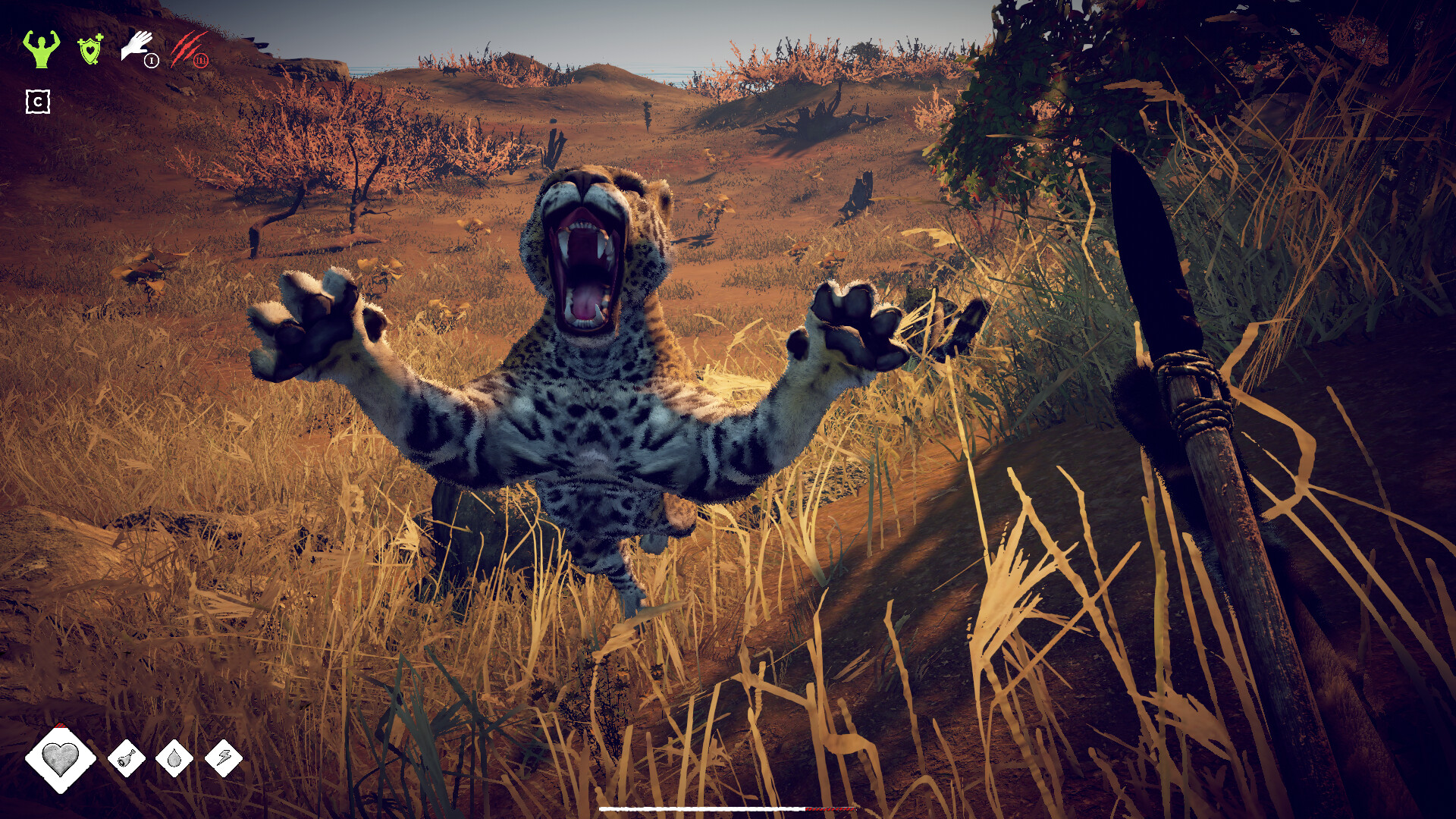Click the water droplet thirst diamond

tap(174, 758)
